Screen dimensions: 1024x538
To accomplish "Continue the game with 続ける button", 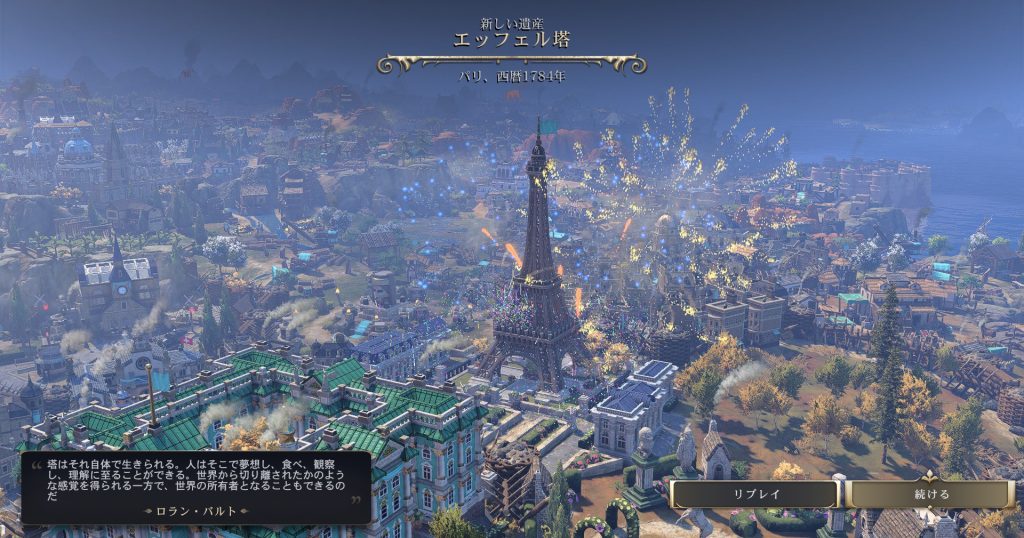I will coord(931,494).
